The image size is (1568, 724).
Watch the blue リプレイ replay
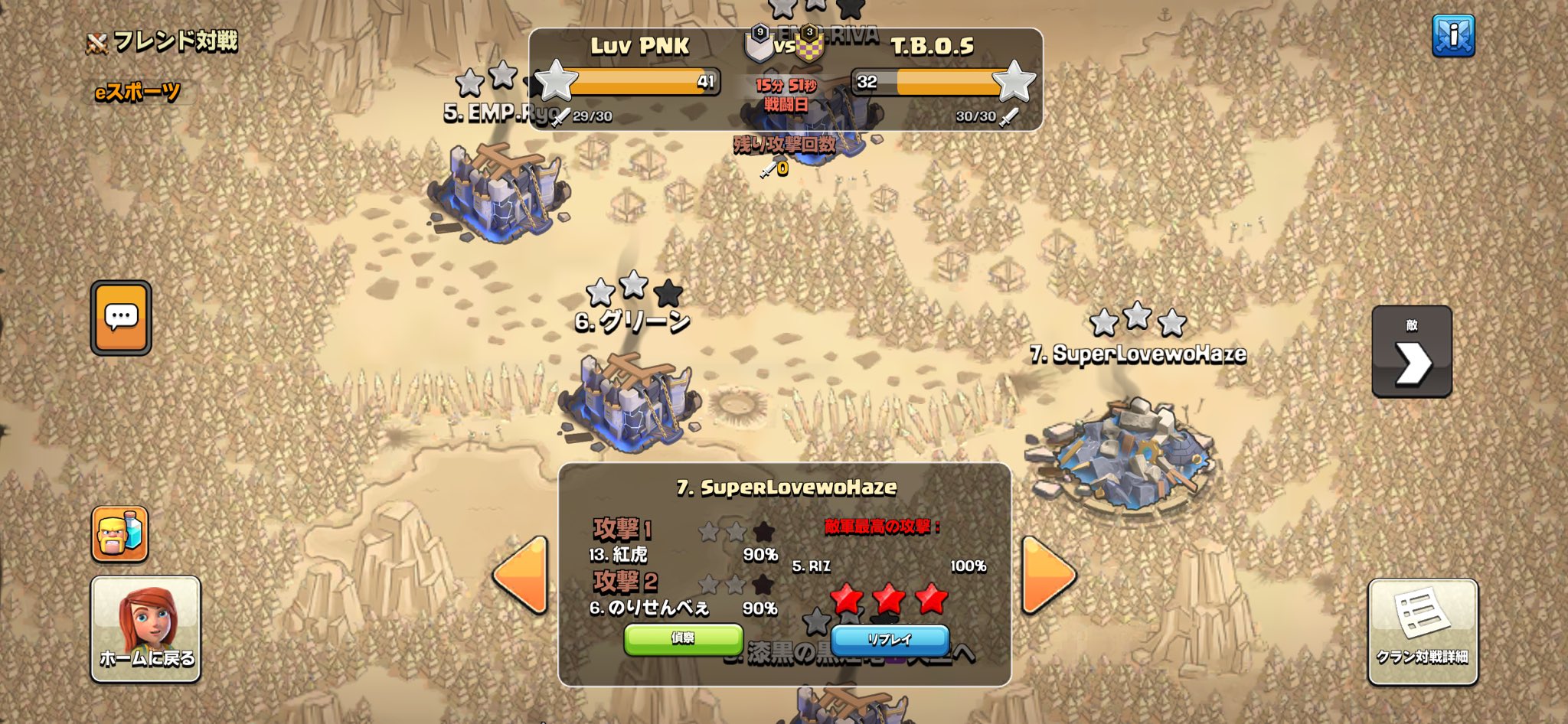[x=890, y=639]
